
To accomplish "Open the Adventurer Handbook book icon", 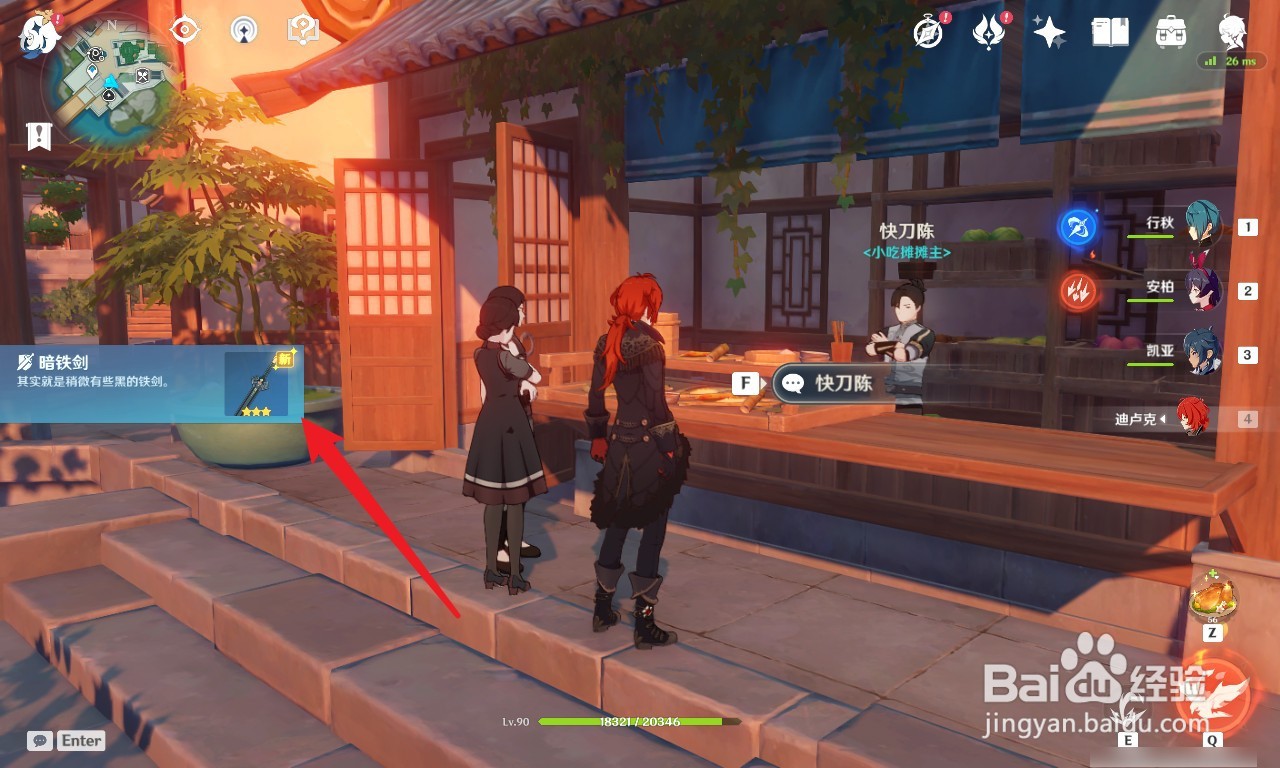I will 1110,33.
